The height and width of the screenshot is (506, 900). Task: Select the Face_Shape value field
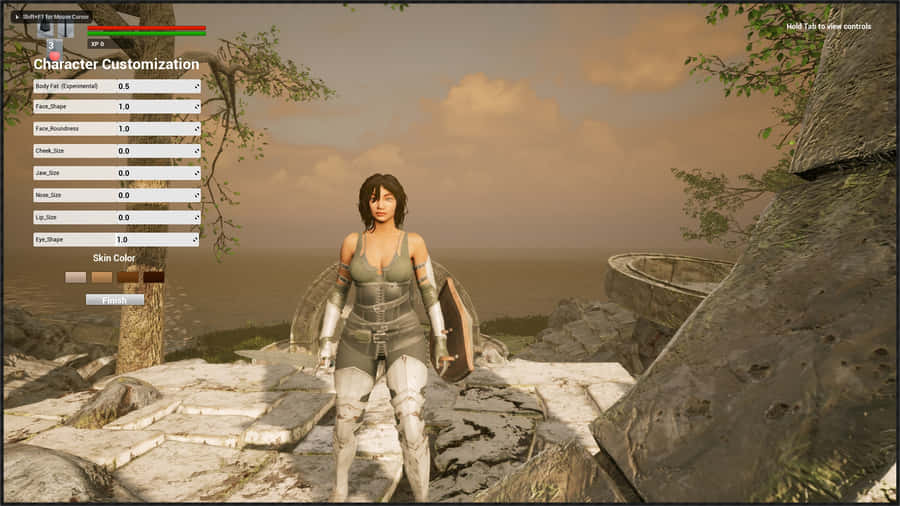155,107
